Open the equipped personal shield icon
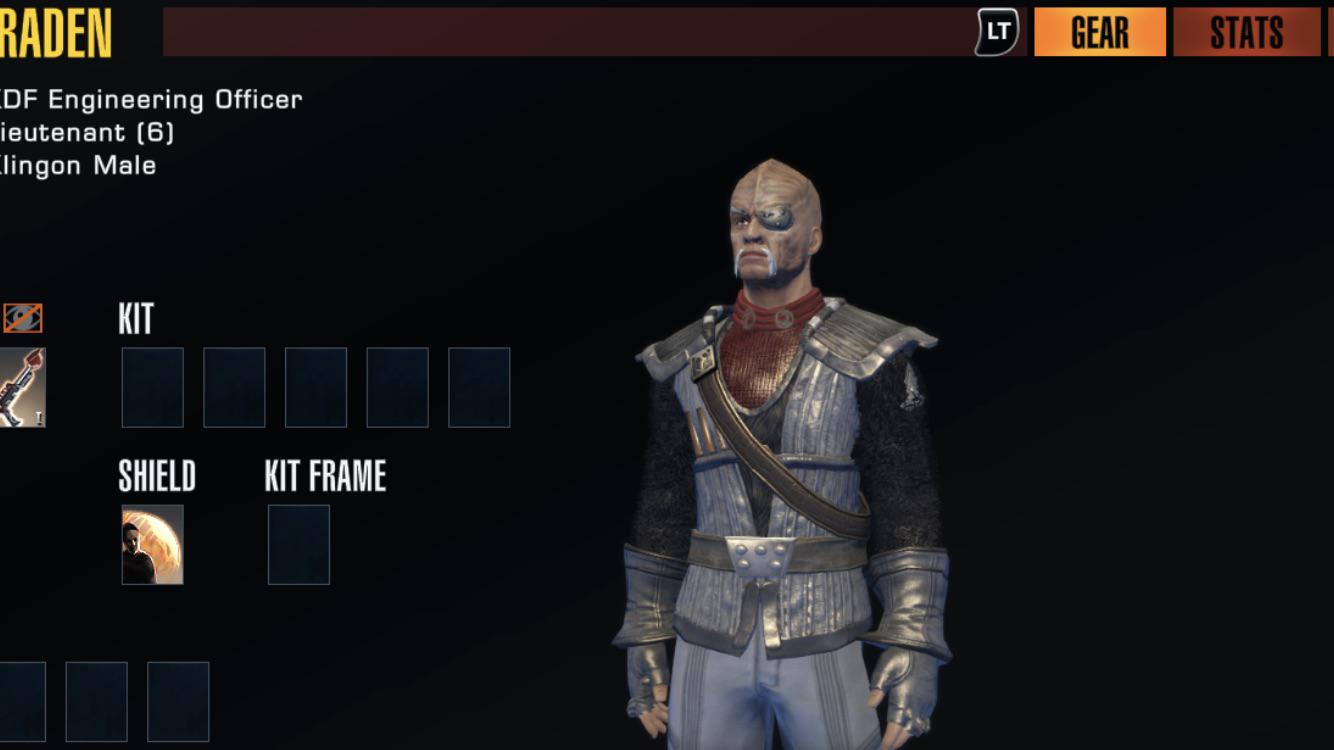 (x=152, y=542)
